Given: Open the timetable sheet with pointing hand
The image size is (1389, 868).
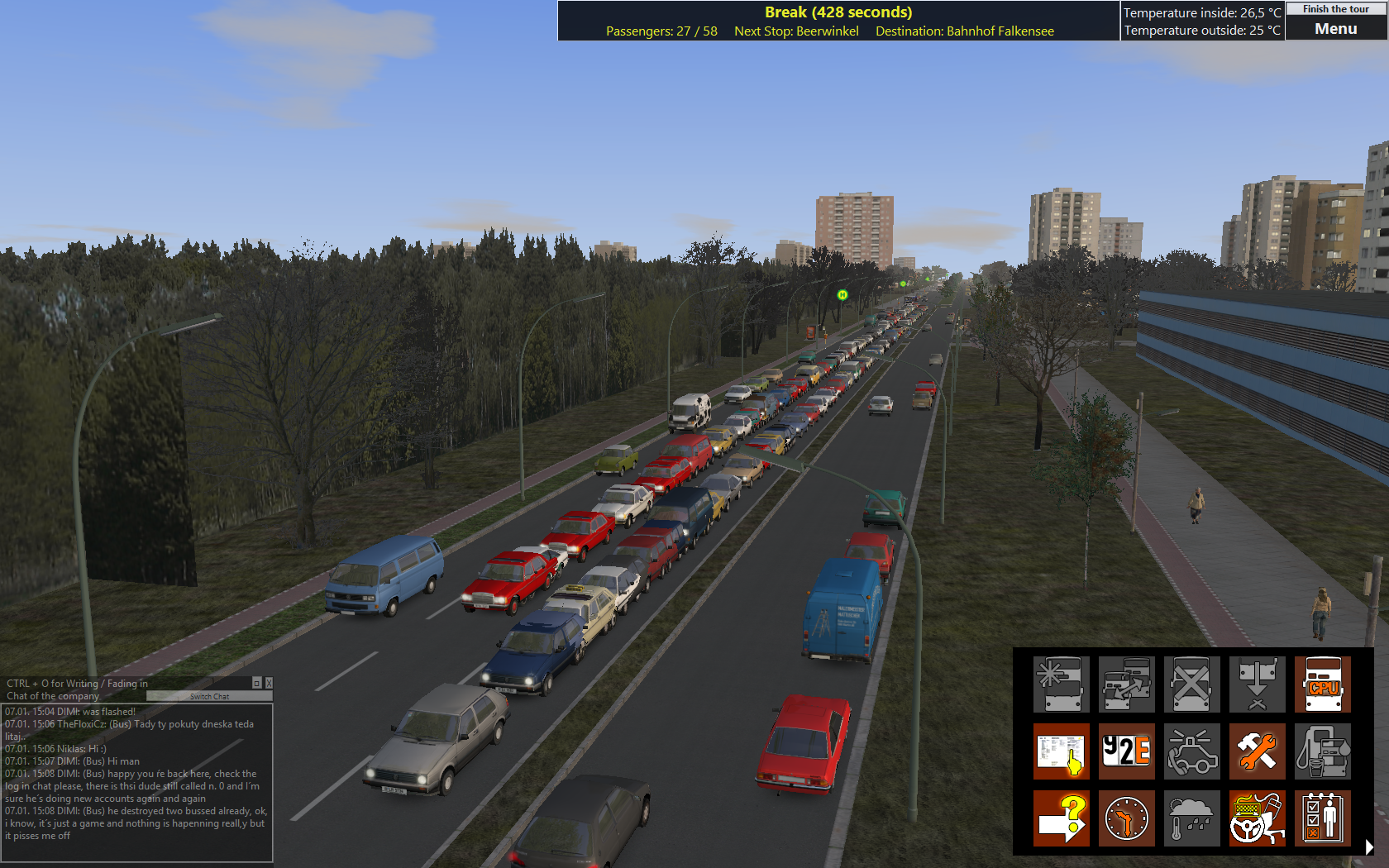Looking at the screenshot, I should pos(1061,751).
